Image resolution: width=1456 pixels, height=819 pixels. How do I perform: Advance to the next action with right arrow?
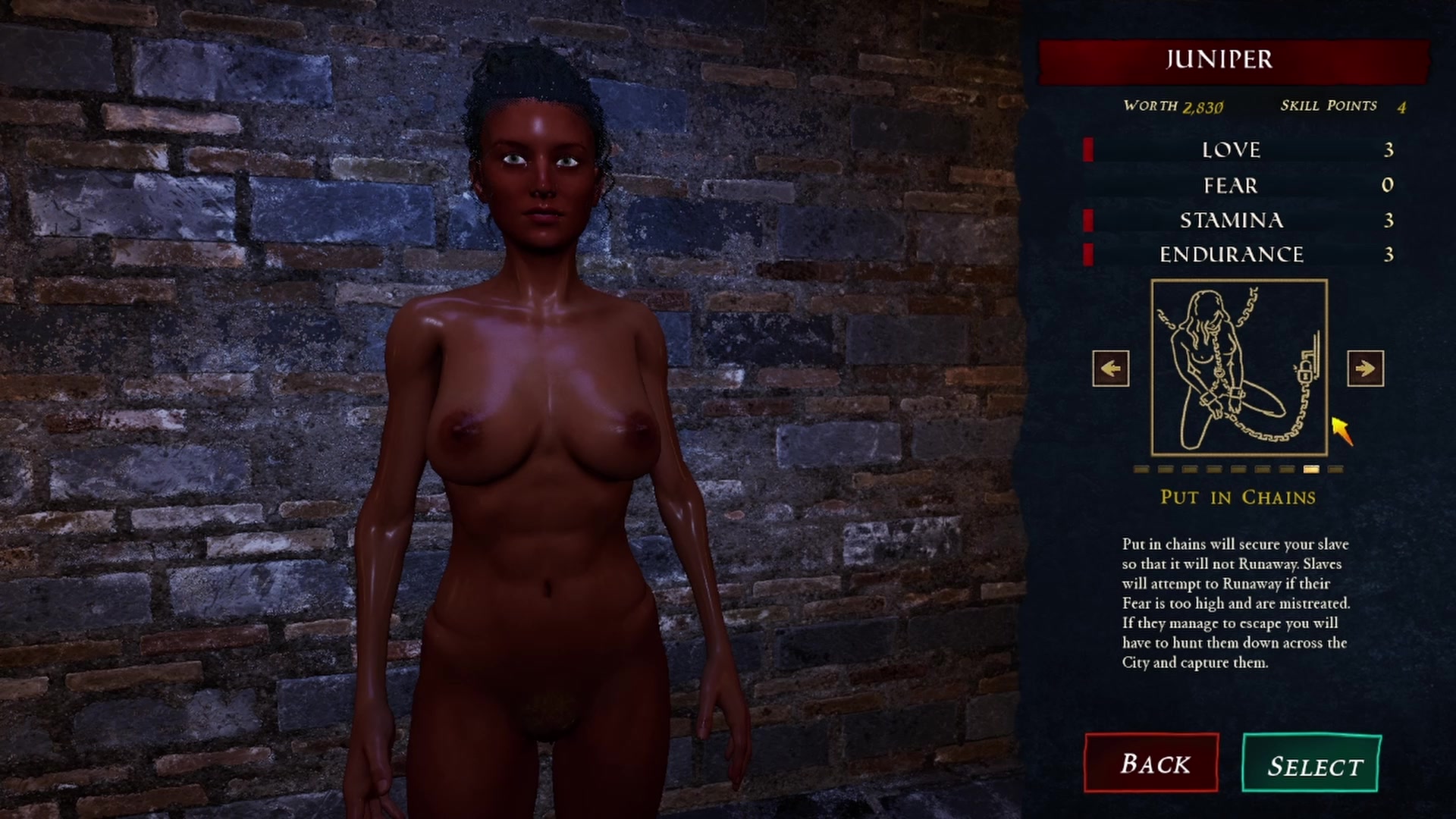(x=1365, y=369)
